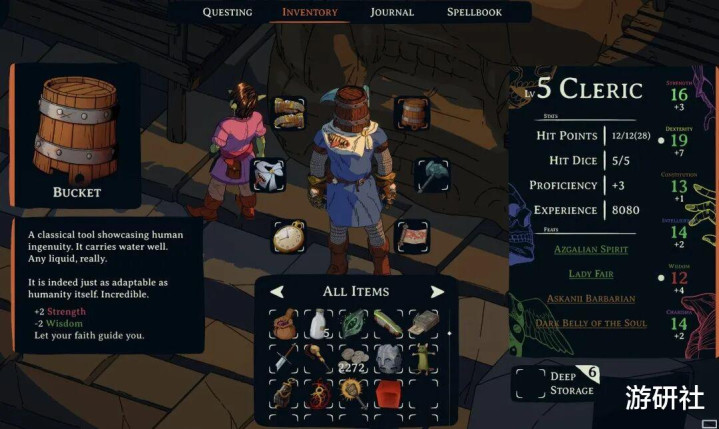719x429 pixels.
Task: Open the Questing tab
Action: pyautogui.click(x=227, y=12)
